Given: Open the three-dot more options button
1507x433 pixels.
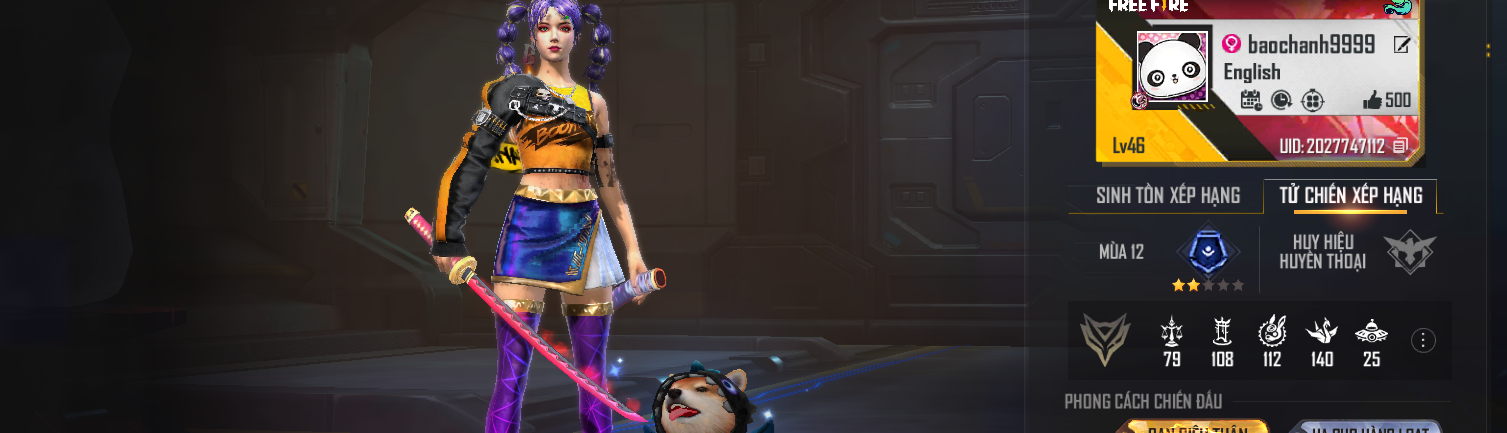Looking at the screenshot, I should (1423, 340).
